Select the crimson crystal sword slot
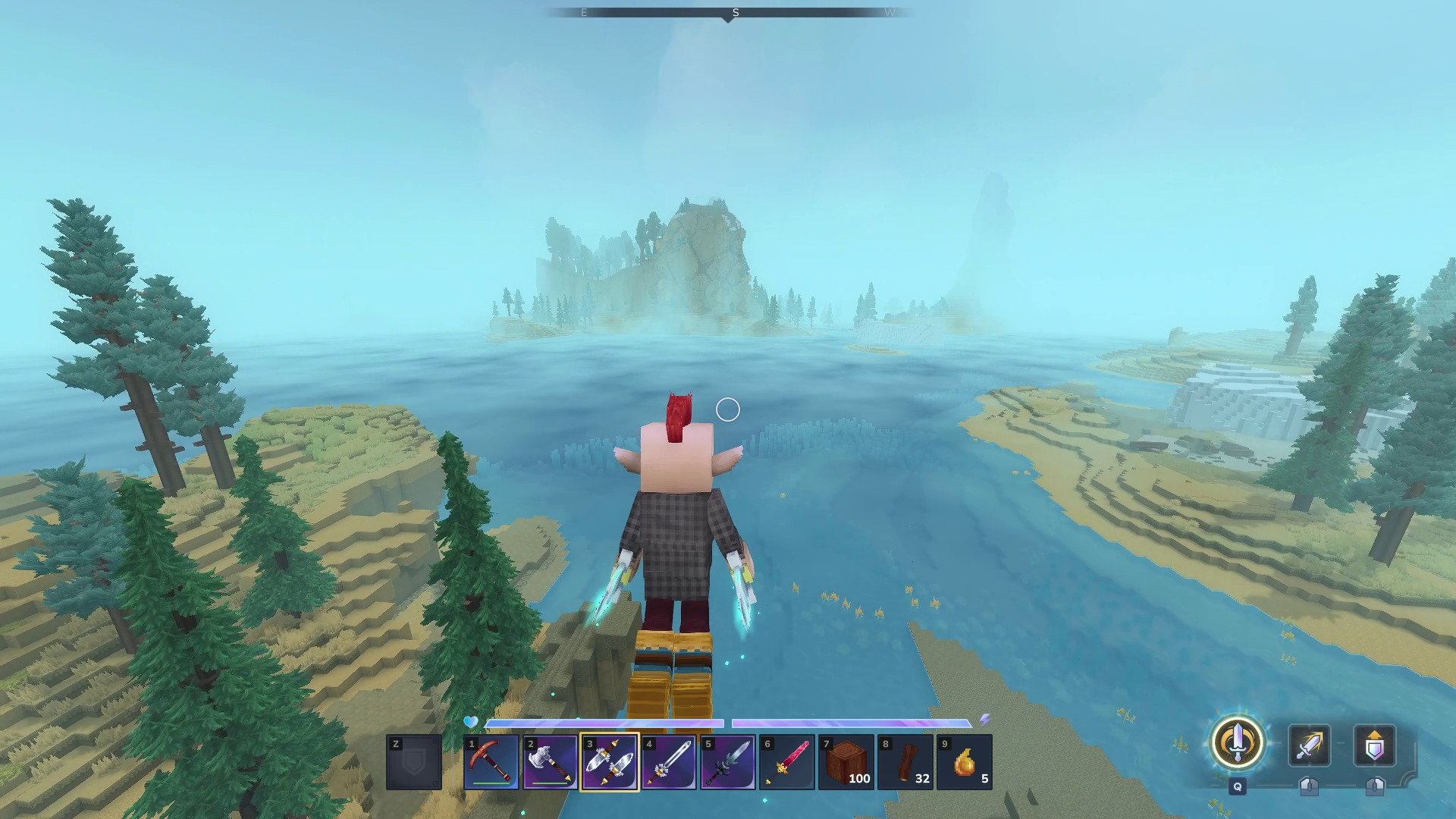Screen dimensions: 1456x819 787,762
